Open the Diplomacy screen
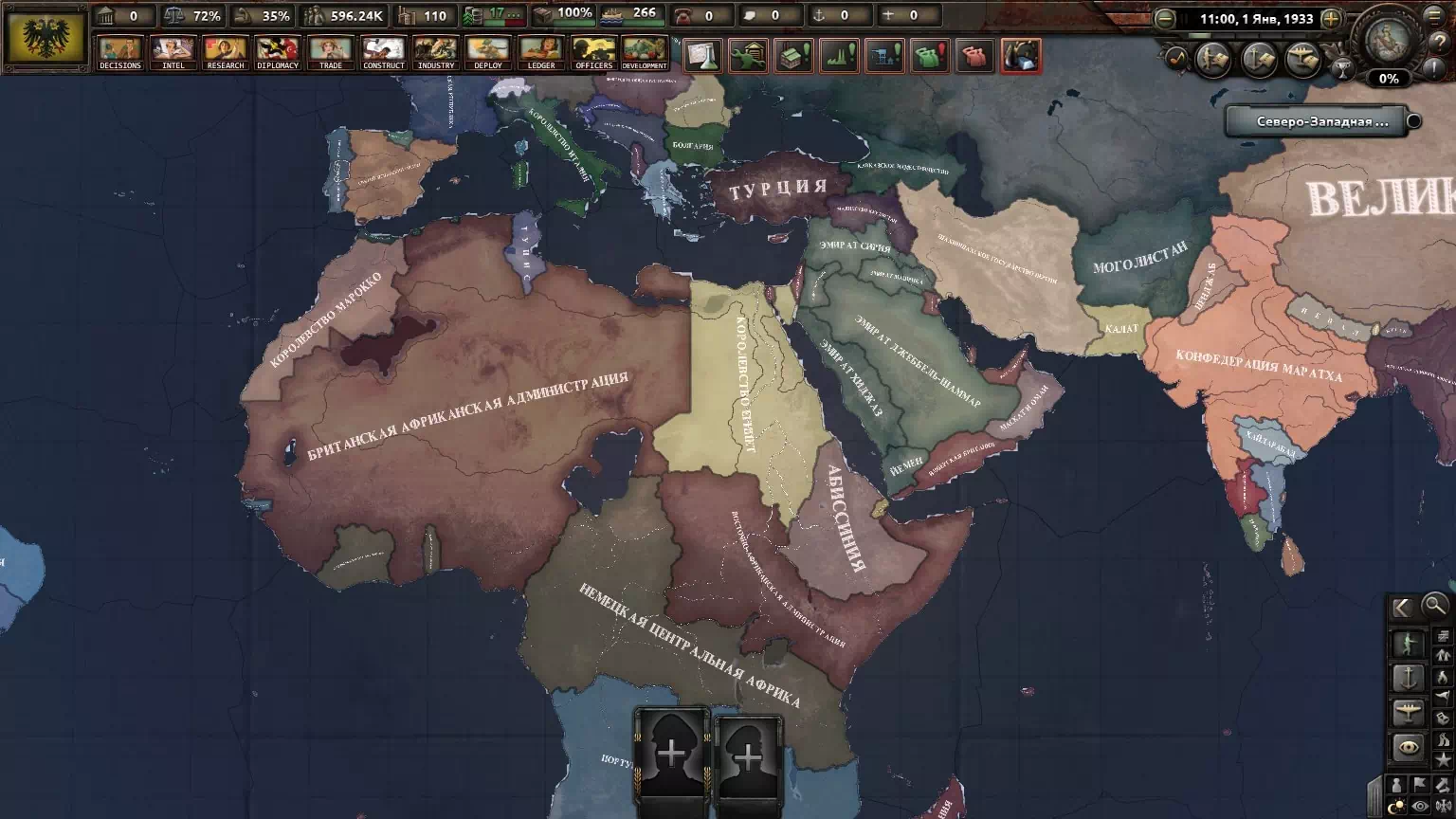This screenshot has width=1456, height=819. [x=278, y=52]
